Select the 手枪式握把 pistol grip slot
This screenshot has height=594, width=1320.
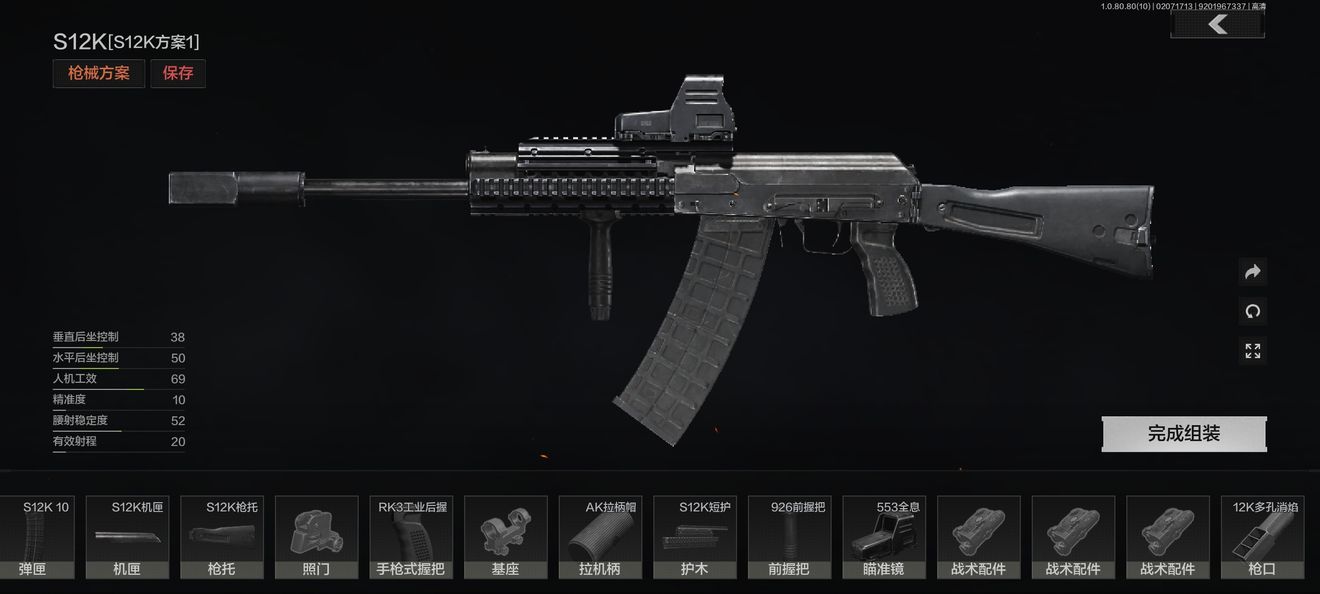coord(410,538)
